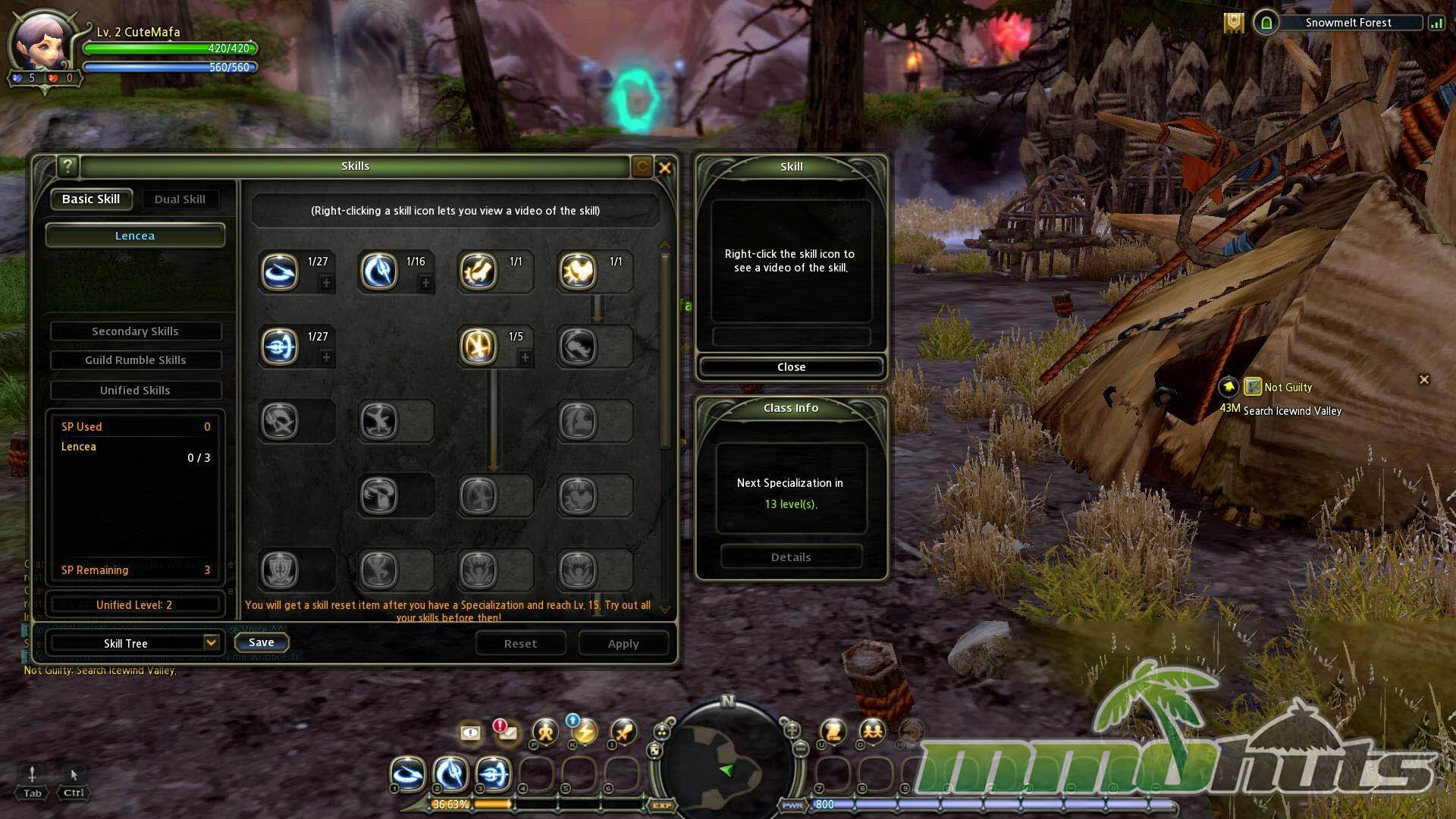The image size is (1456, 819).
Task: Close the Skill video panel
Action: tap(791, 367)
